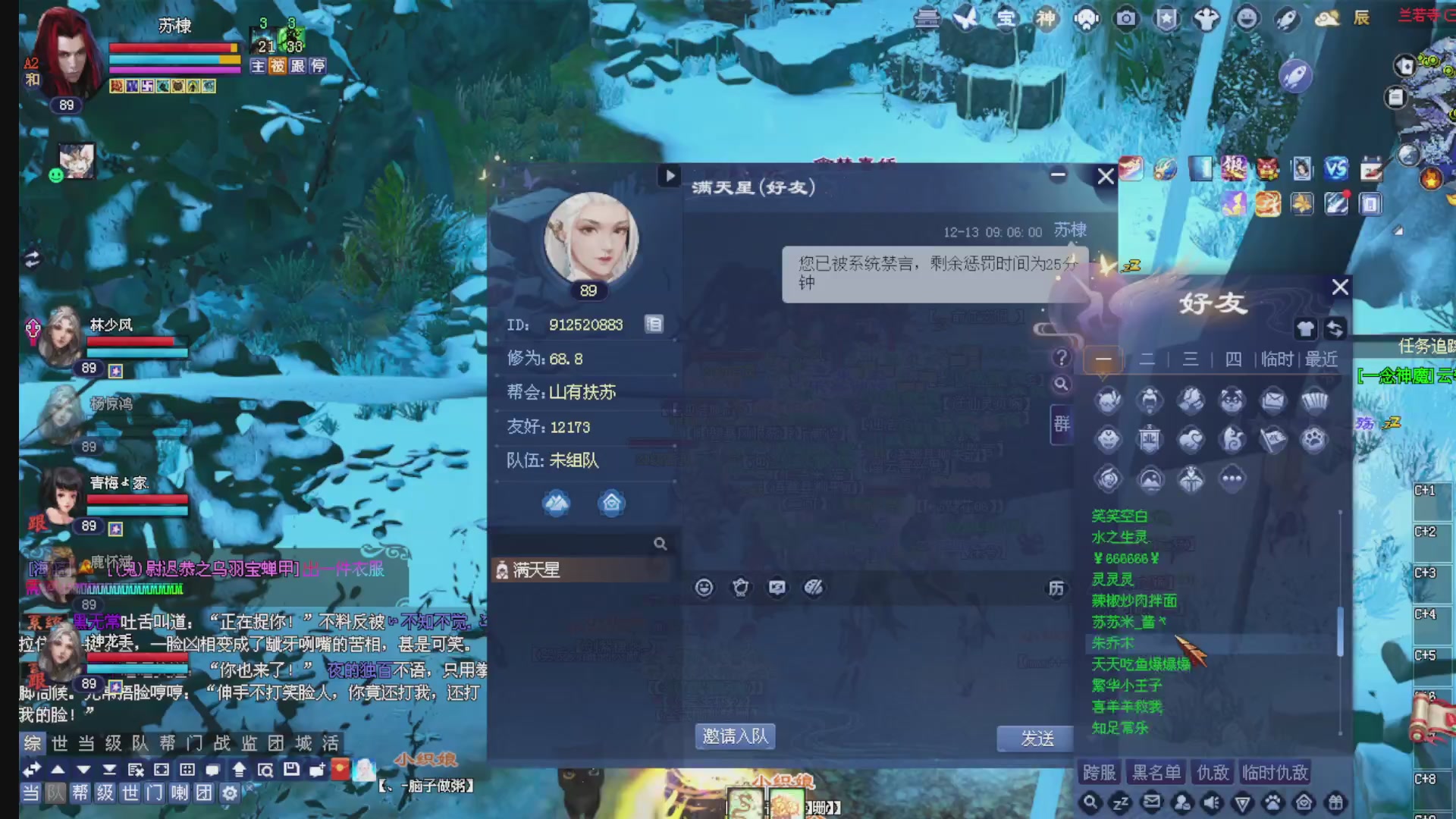
Task: Open the red envelope icon above chat tabs
Action: coord(341,769)
